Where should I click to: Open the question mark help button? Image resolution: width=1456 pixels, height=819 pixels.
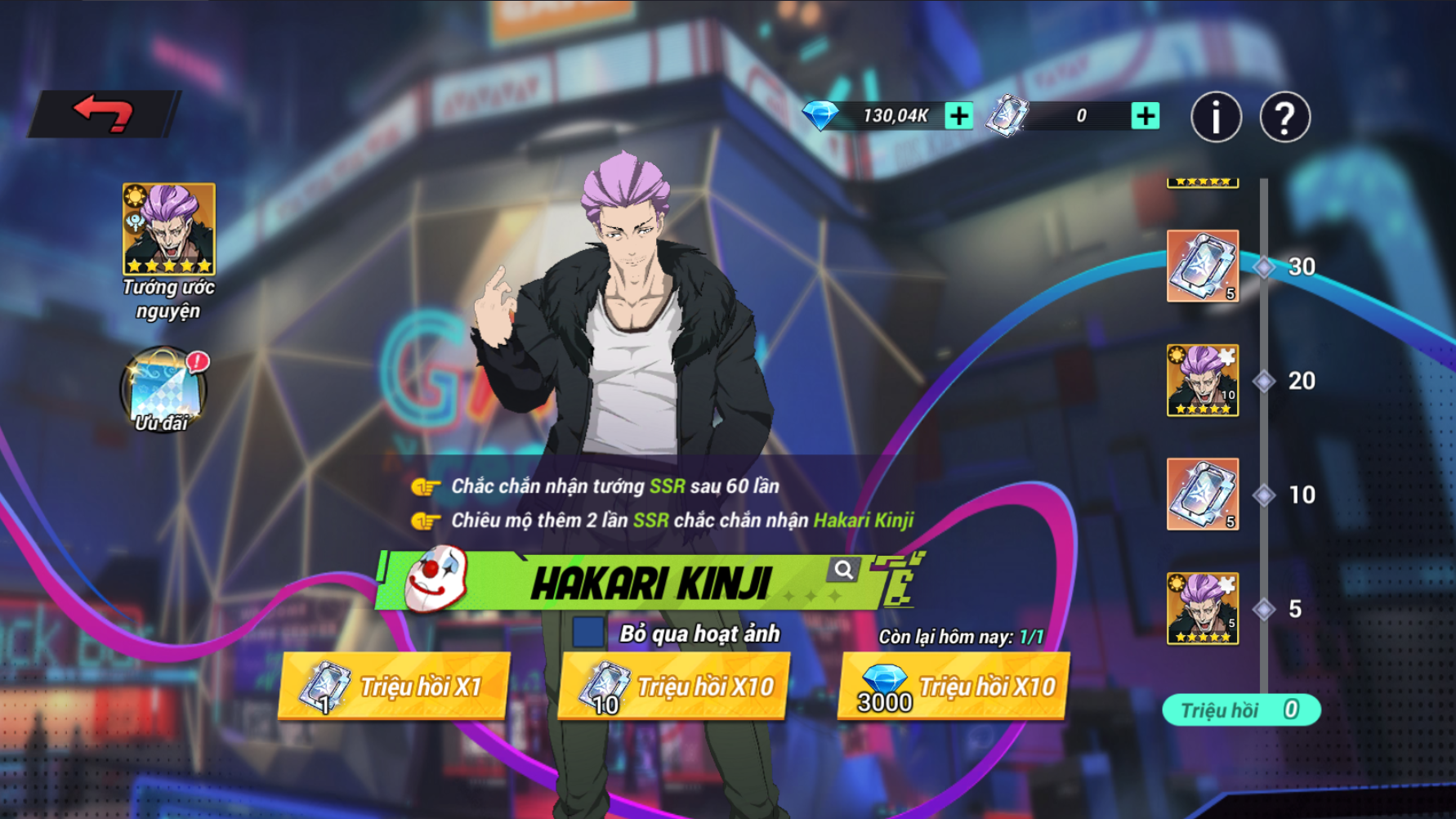tap(1284, 117)
